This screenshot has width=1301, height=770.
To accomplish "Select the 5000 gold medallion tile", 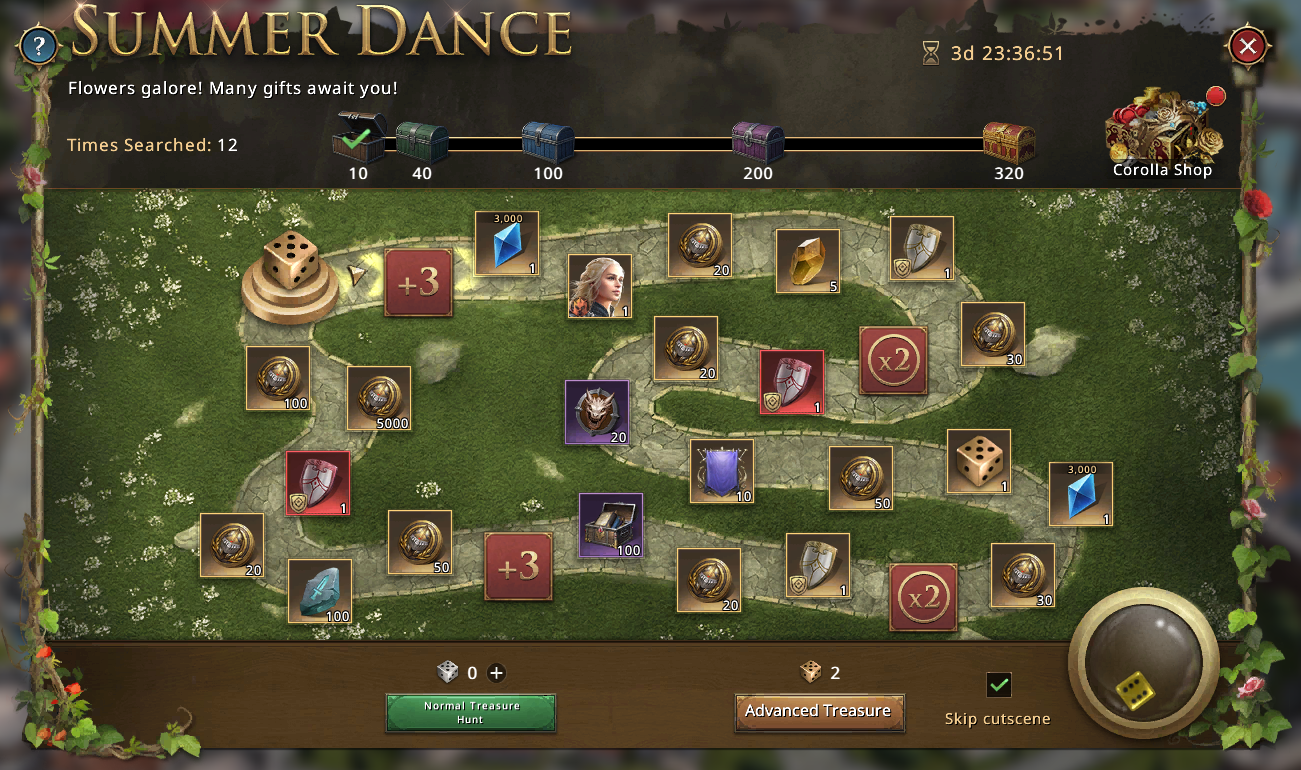I will pos(379,398).
